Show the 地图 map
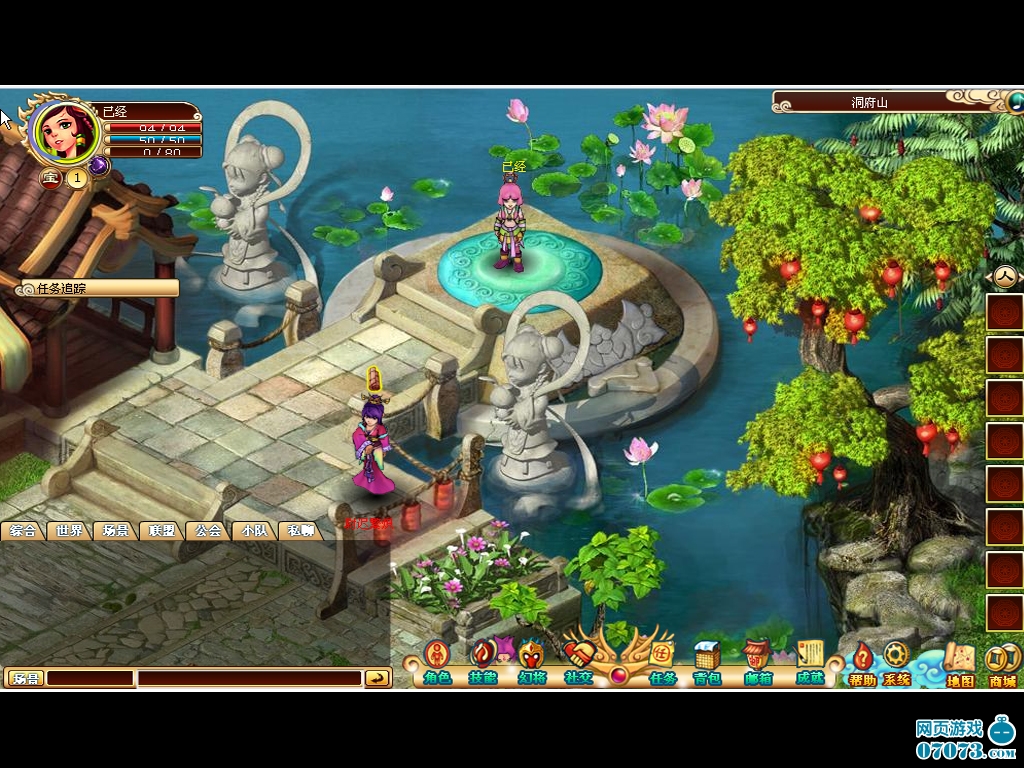Screen dimensions: 1024x768 coord(959,663)
